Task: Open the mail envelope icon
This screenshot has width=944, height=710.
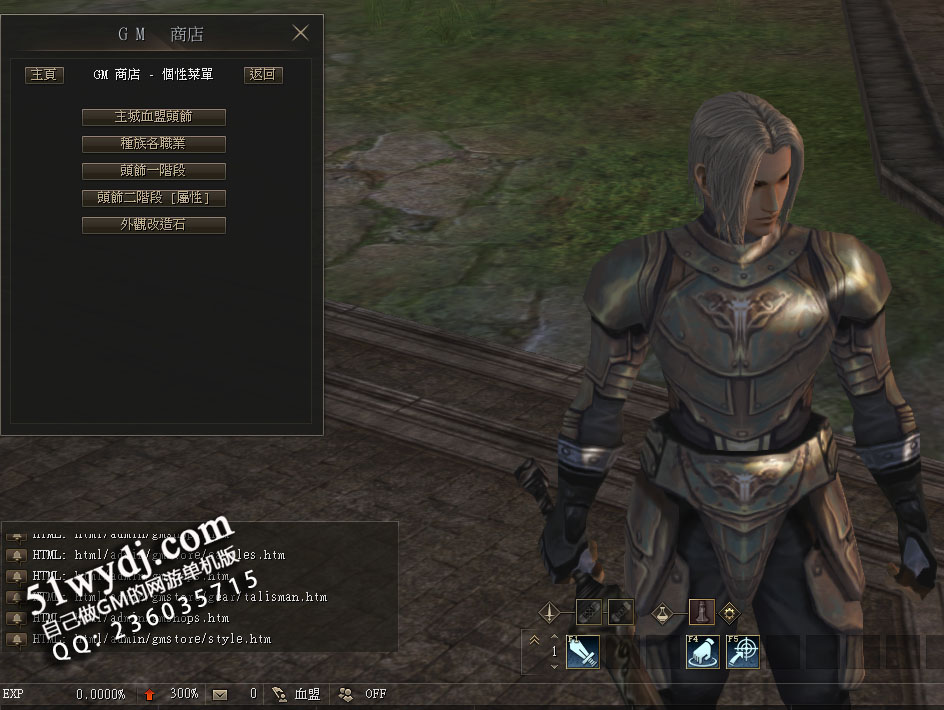Action: click(220, 694)
